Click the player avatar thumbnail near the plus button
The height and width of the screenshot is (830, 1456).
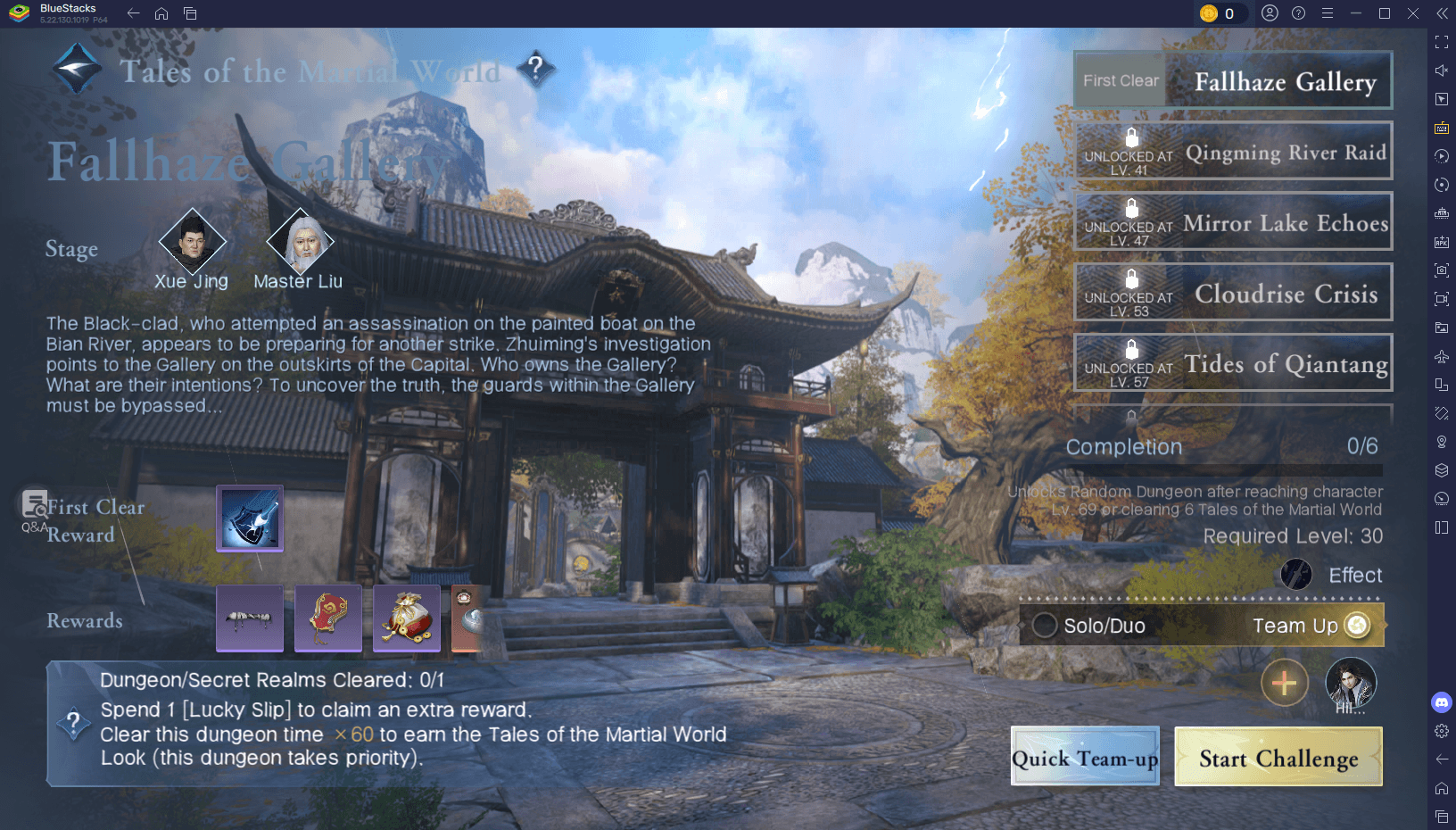[1351, 684]
